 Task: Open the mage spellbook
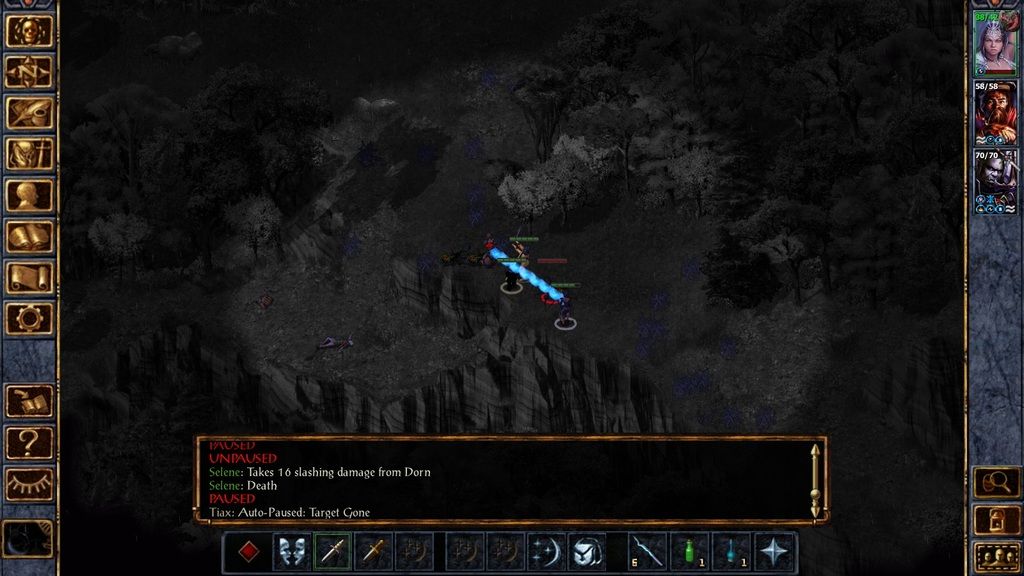pos(29,236)
